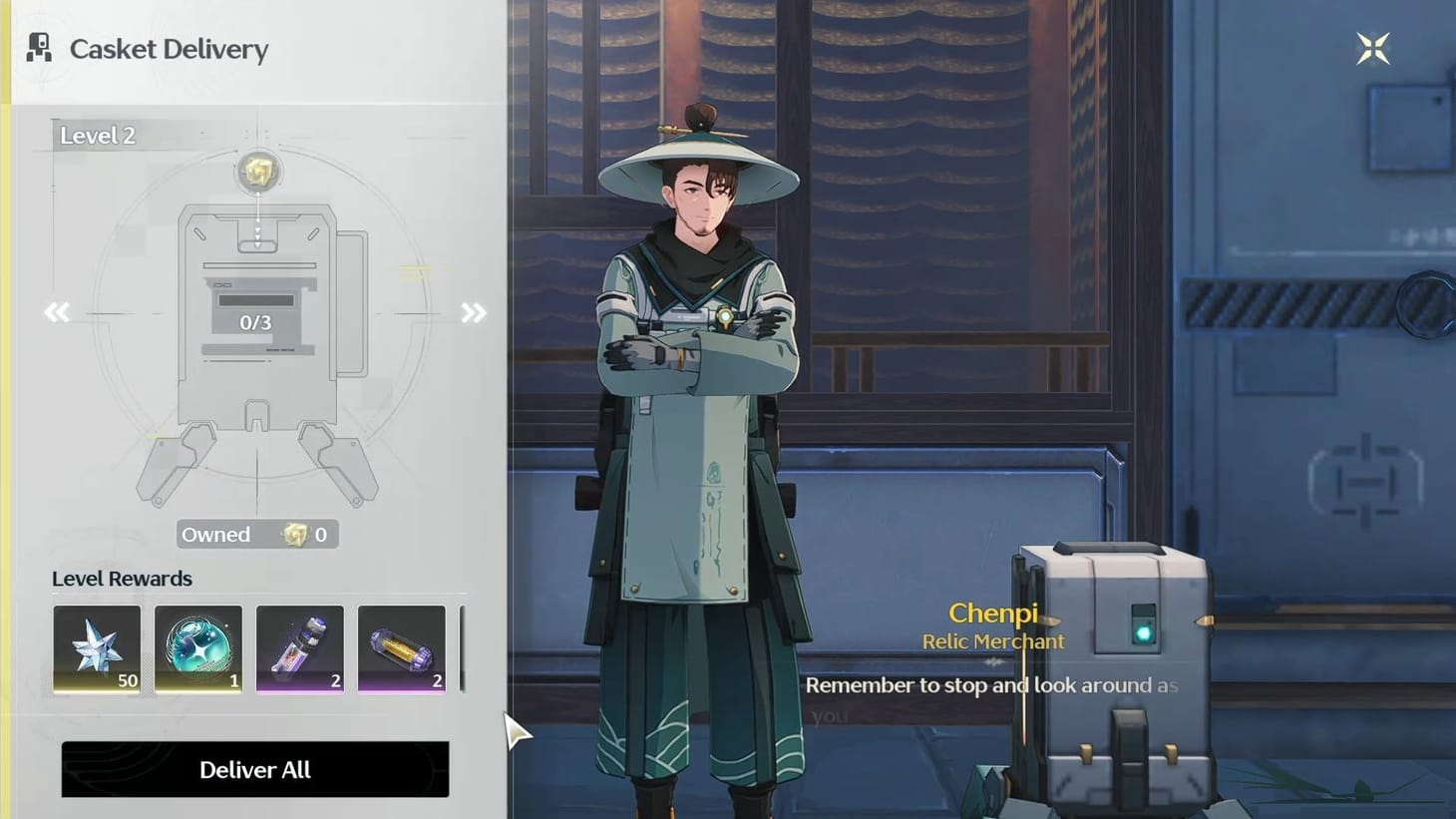Select the Level 2 label
Image resolution: width=1456 pixels, height=819 pixels.
[x=96, y=135]
